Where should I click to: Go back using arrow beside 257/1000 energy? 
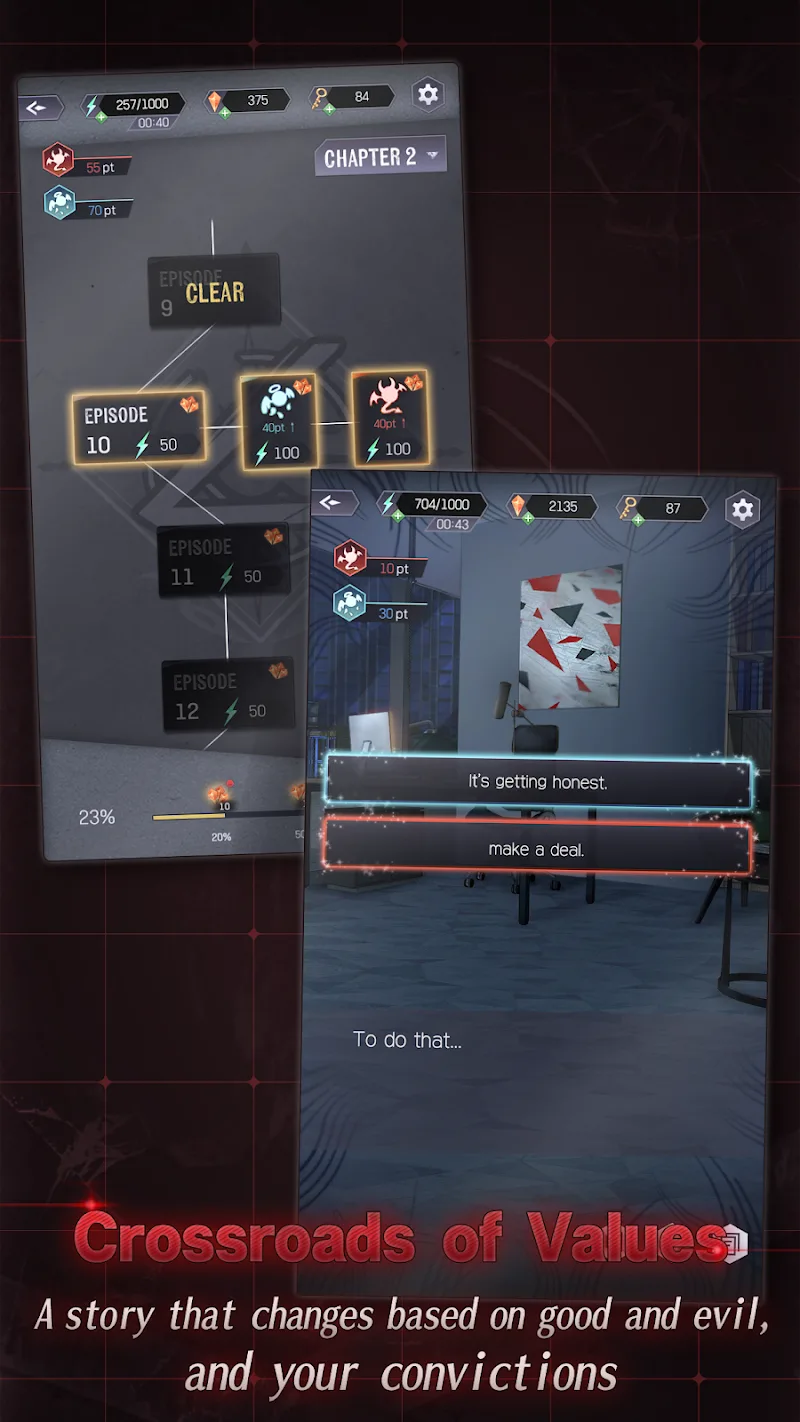39,107
